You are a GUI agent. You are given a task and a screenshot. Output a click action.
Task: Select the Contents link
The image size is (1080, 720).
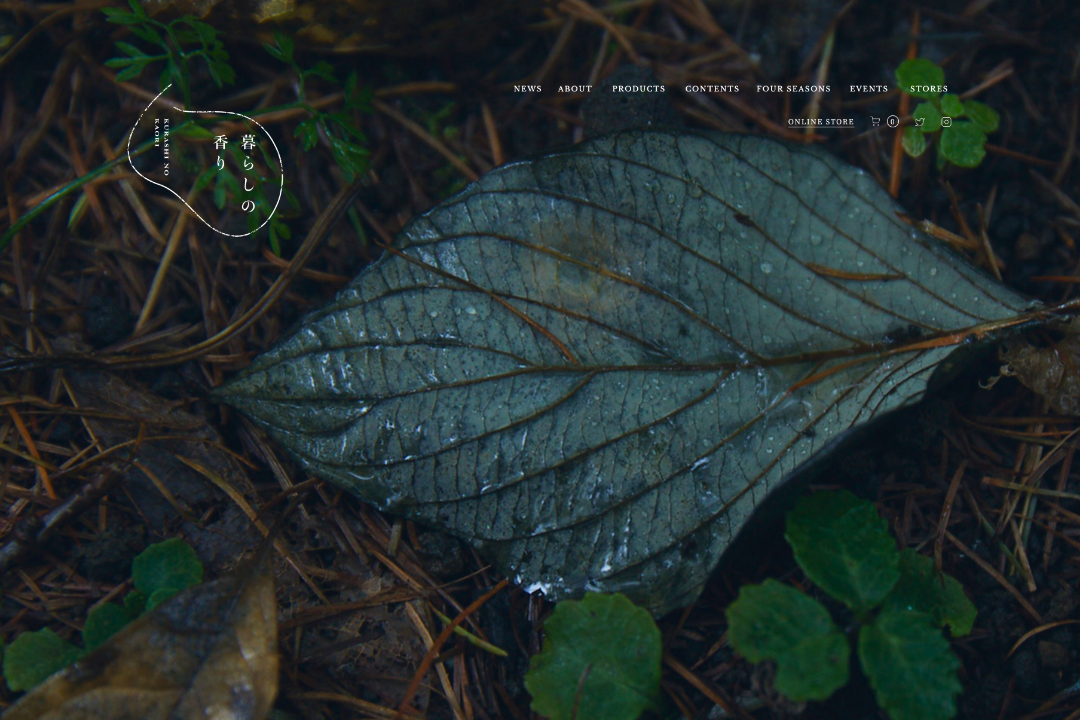click(712, 89)
